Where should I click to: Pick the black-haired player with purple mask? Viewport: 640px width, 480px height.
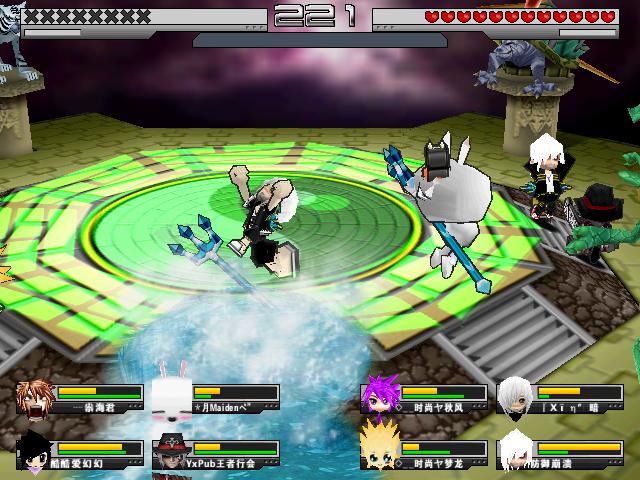(34, 453)
